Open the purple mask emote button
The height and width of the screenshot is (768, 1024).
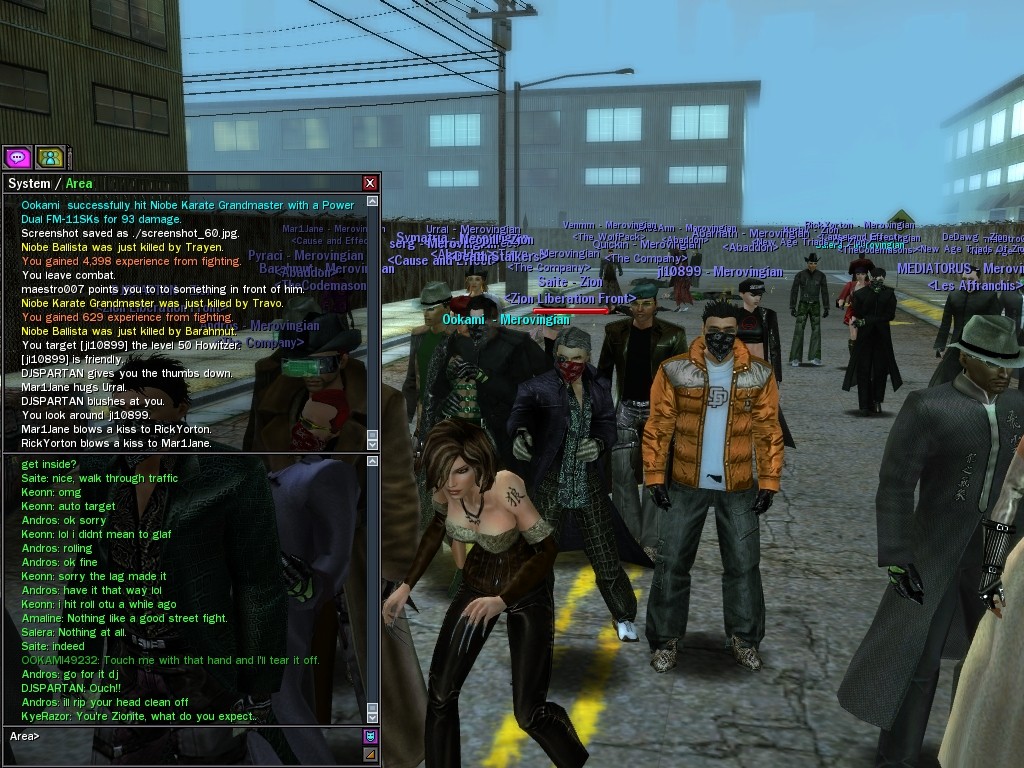(370, 737)
